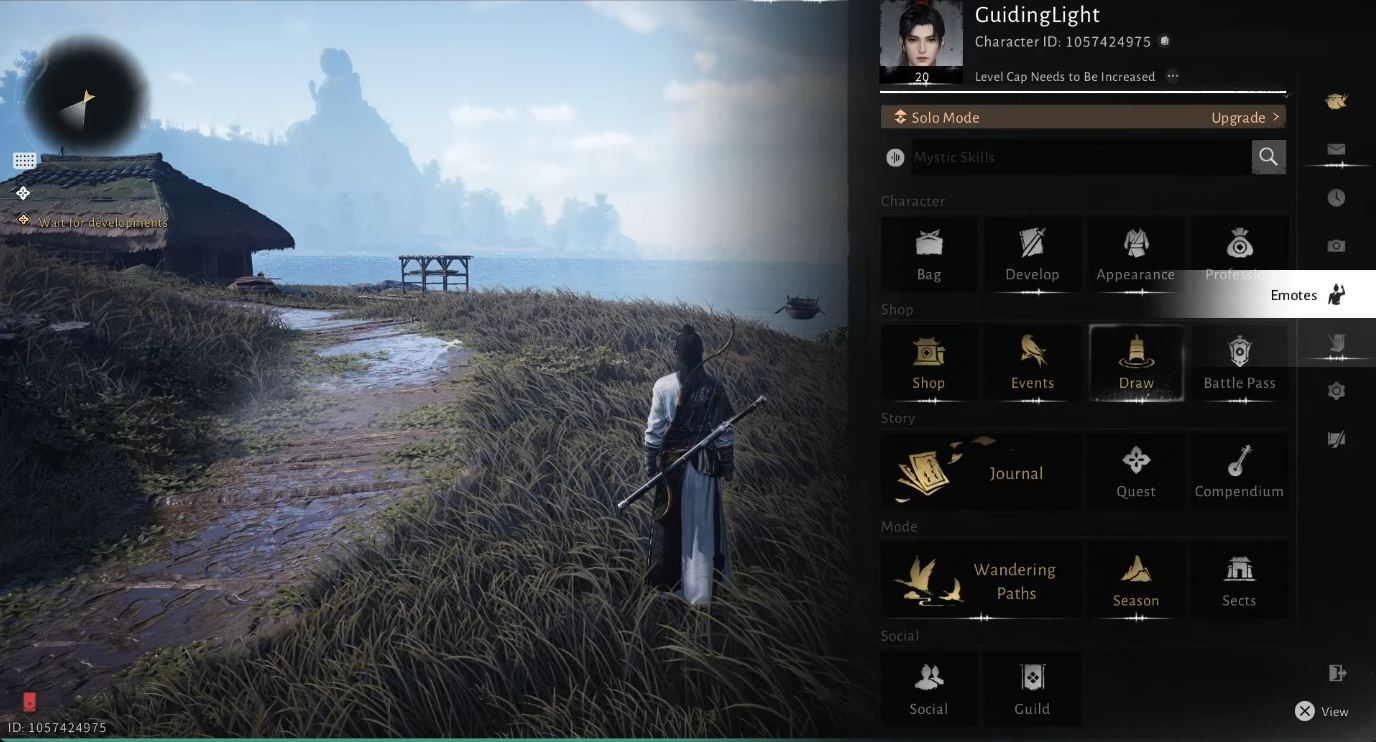The width and height of the screenshot is (1376, 742).
Task: Open the mail icon in right sidebar
Action: click(1336, 150)
